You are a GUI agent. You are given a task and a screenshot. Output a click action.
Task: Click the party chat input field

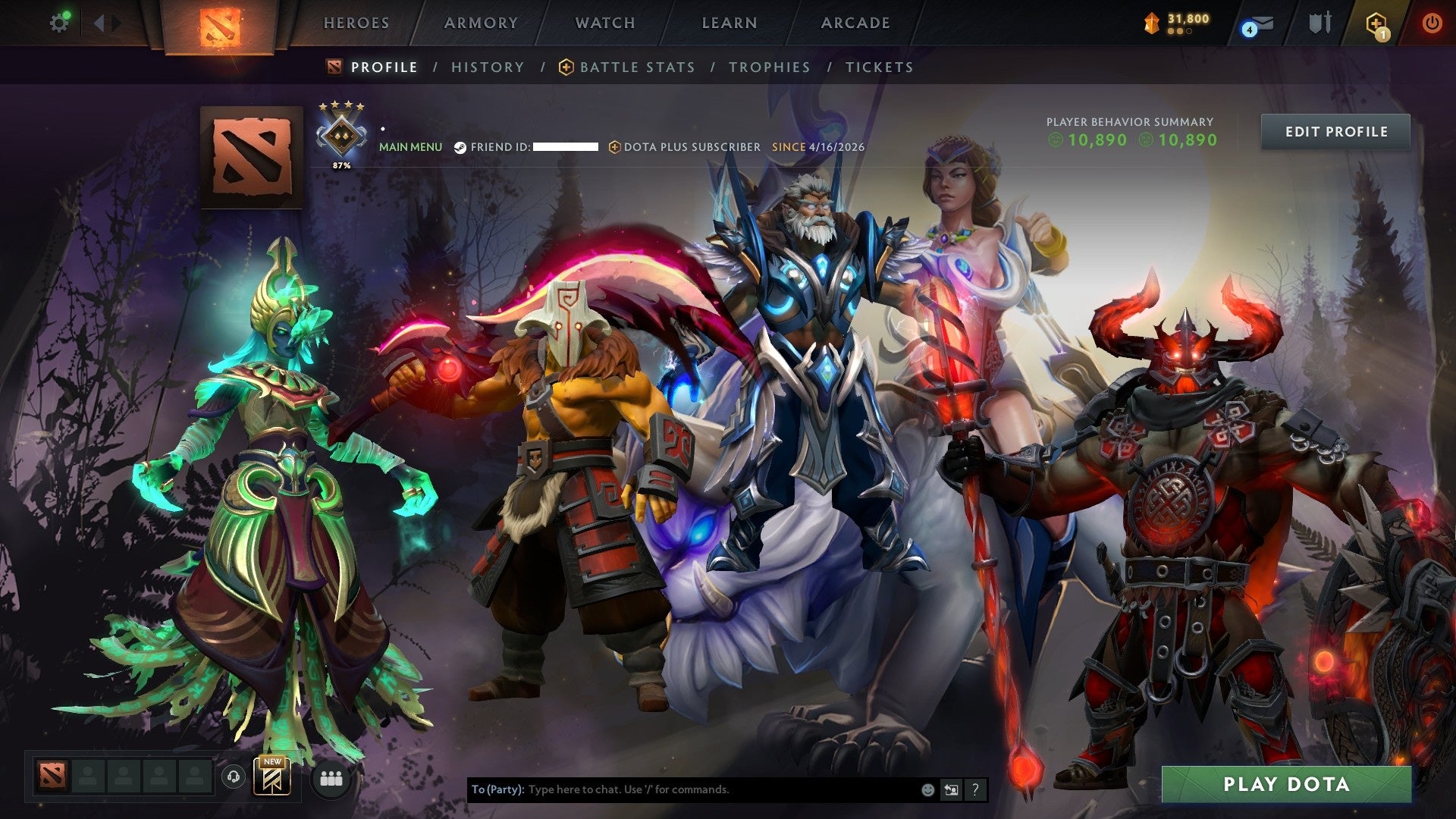(x=682, y=789)
